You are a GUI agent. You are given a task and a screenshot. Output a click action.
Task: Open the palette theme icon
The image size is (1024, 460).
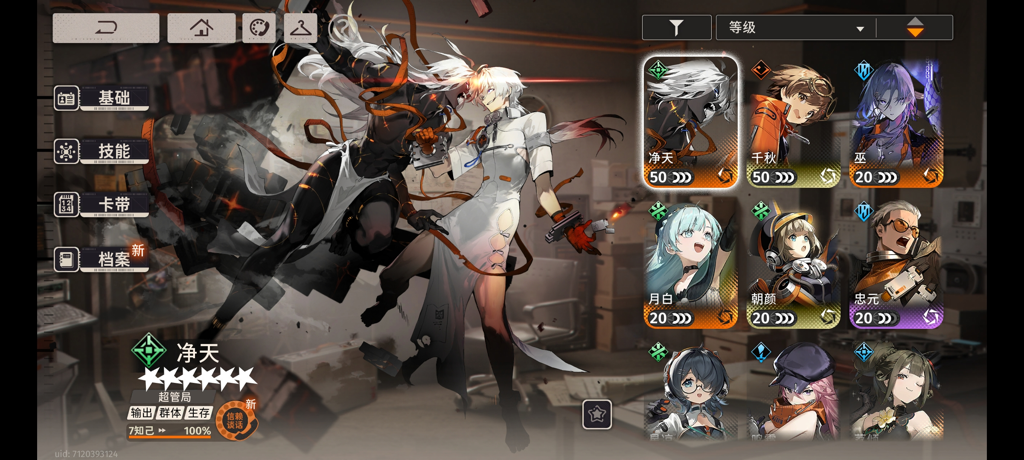pyautogui.click(x=258, y=28)
